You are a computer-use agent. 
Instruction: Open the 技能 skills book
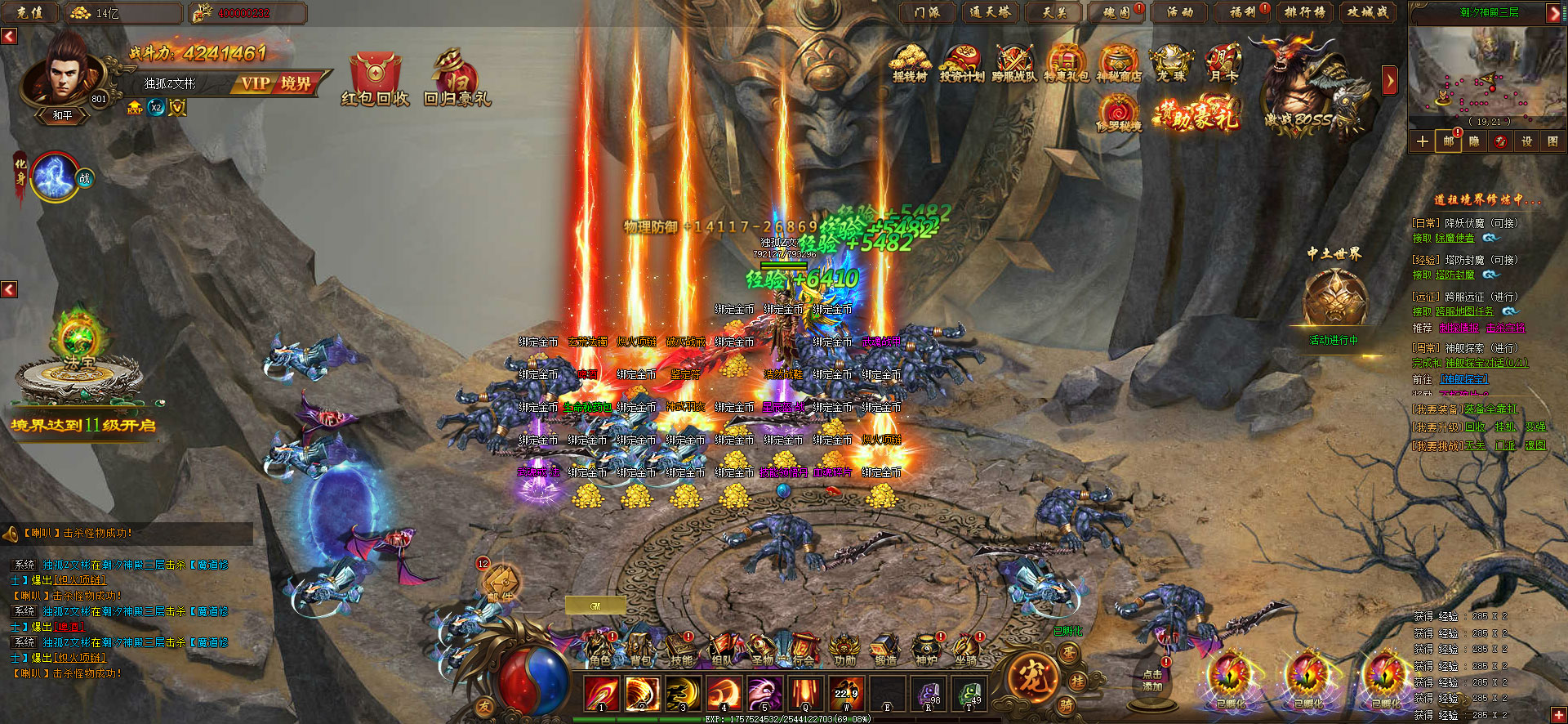(681, 650)
